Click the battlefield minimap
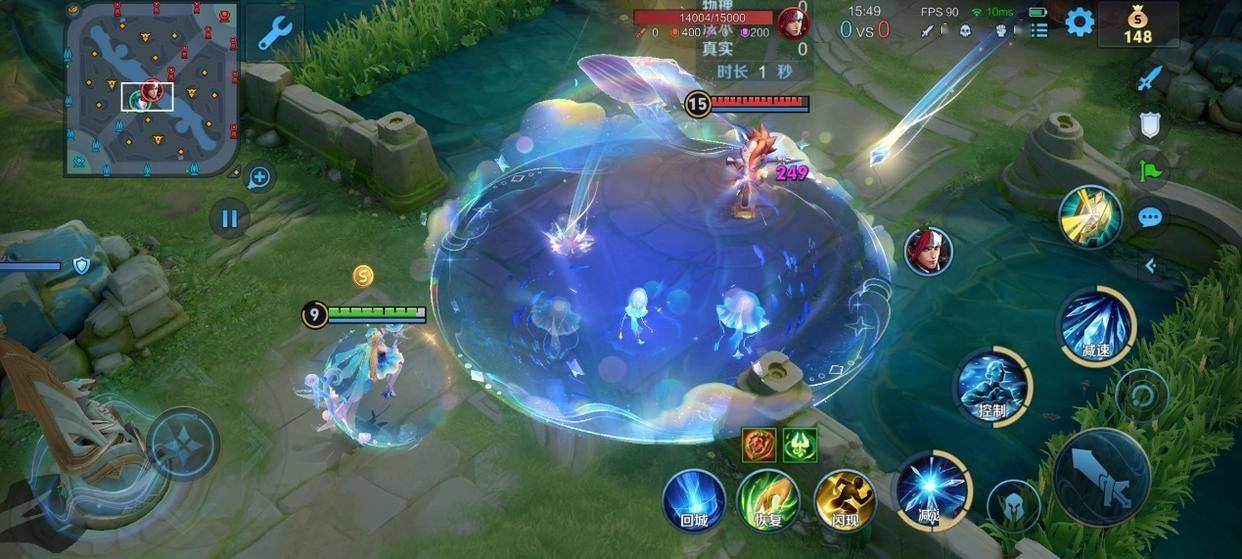 [151, 90]
